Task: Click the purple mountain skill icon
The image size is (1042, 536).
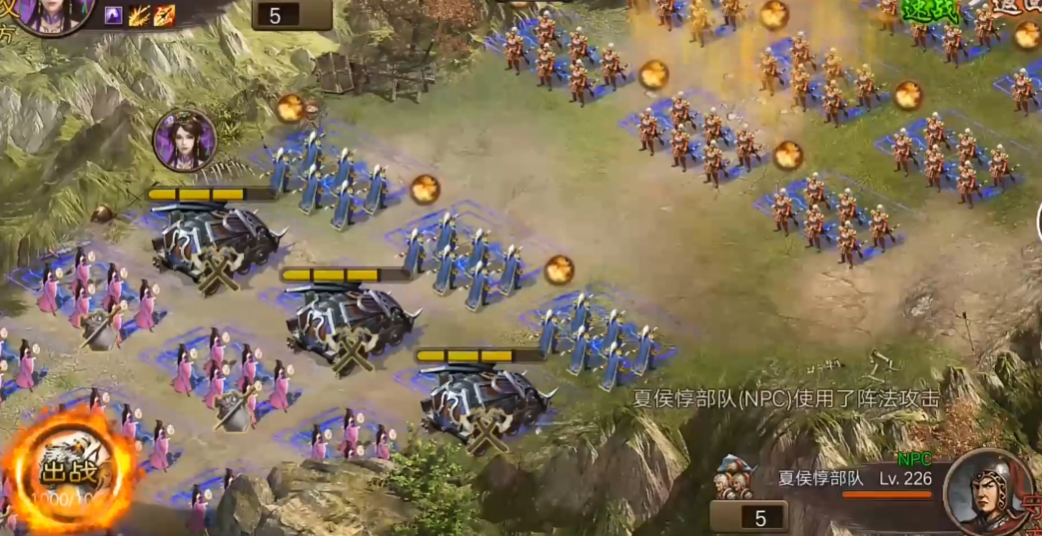Action: click(113, 15)
